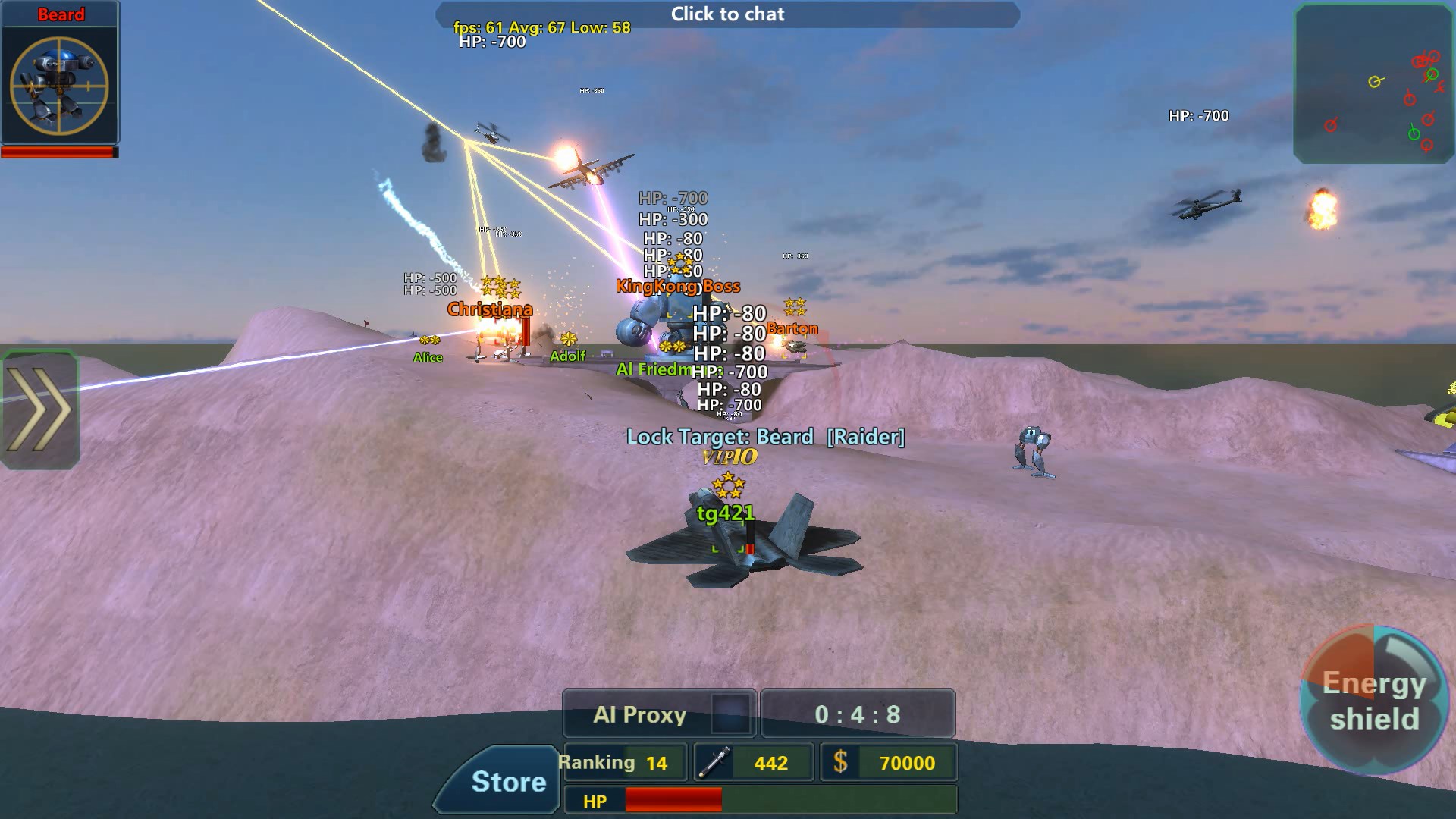The image size is (1456, 819).
Task: Enable the AI Proxy checkbox
Action: (730, 714)
